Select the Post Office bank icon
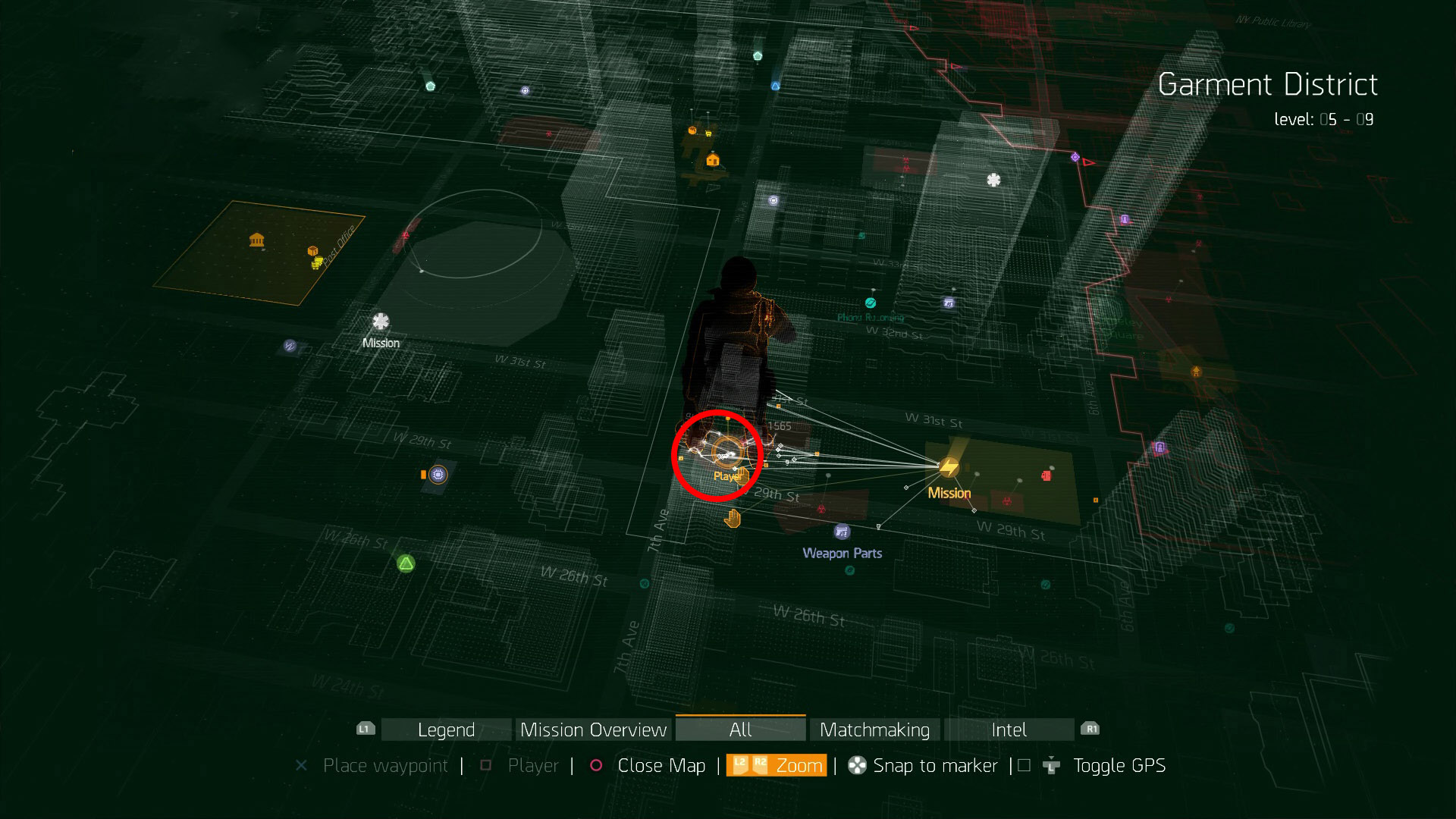The image size is (1456, 819). [x=257, y=240]
